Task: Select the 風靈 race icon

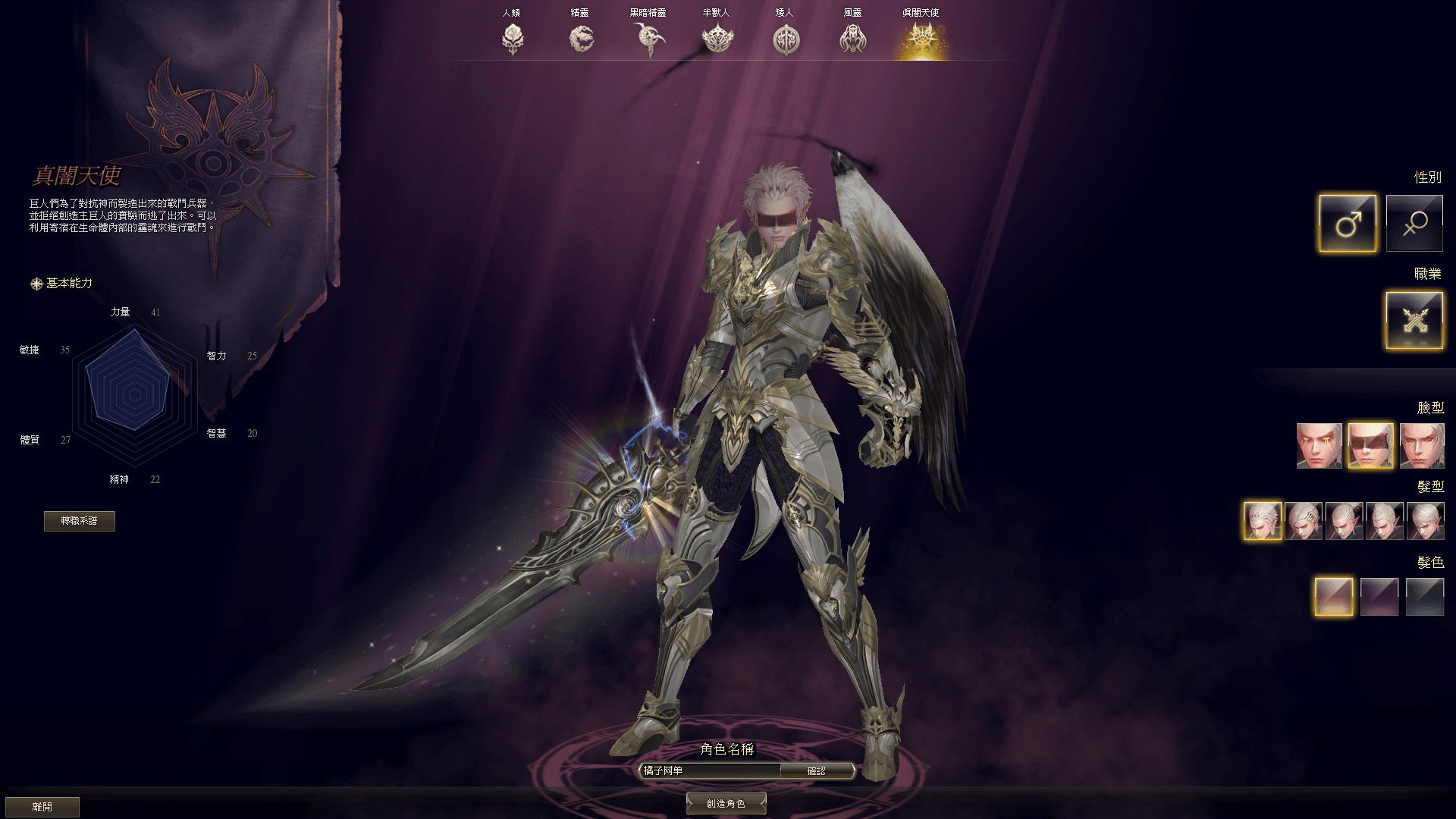Action: click(x=853, y=38)
